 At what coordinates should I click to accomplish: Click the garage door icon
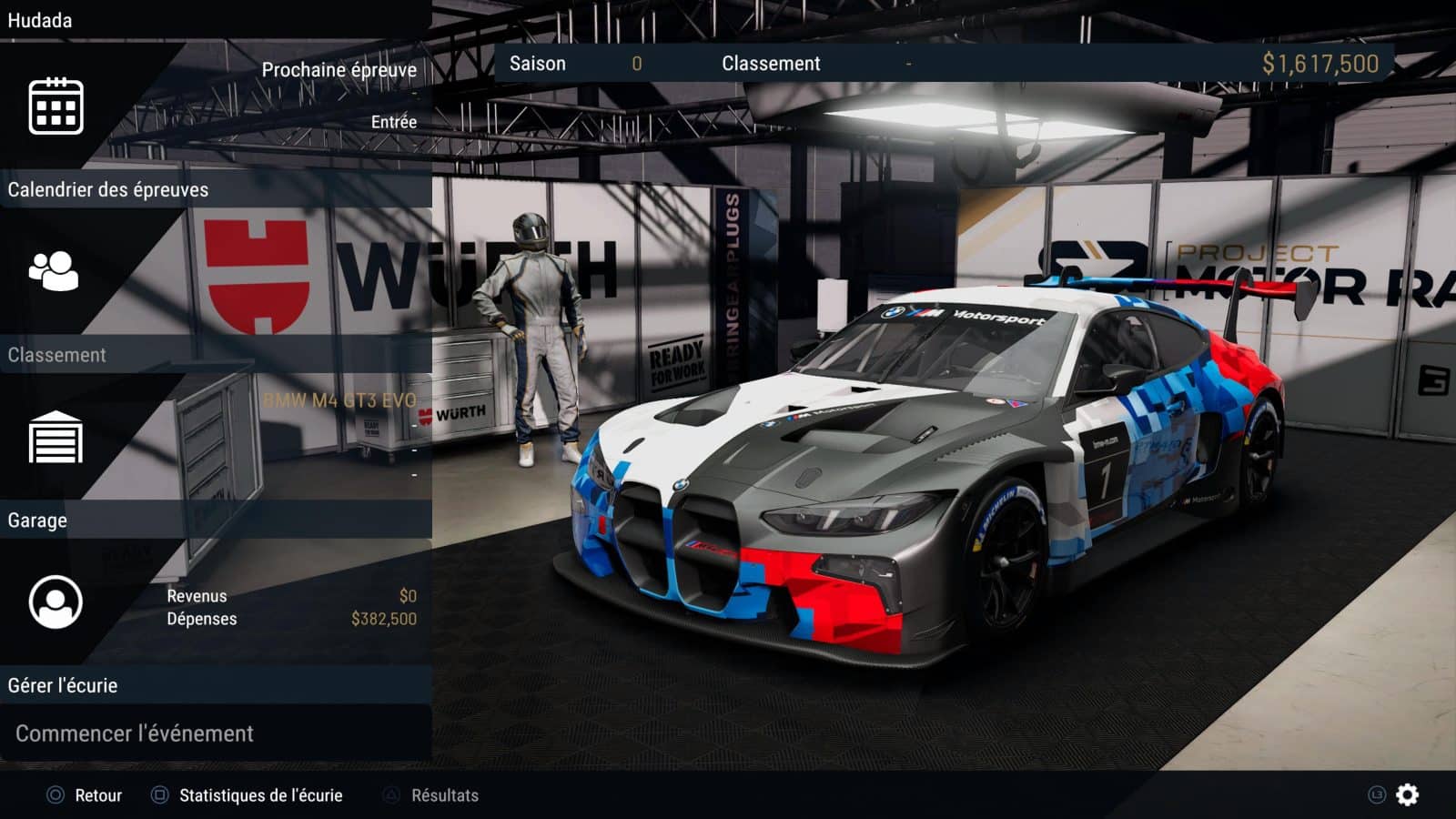56,438
